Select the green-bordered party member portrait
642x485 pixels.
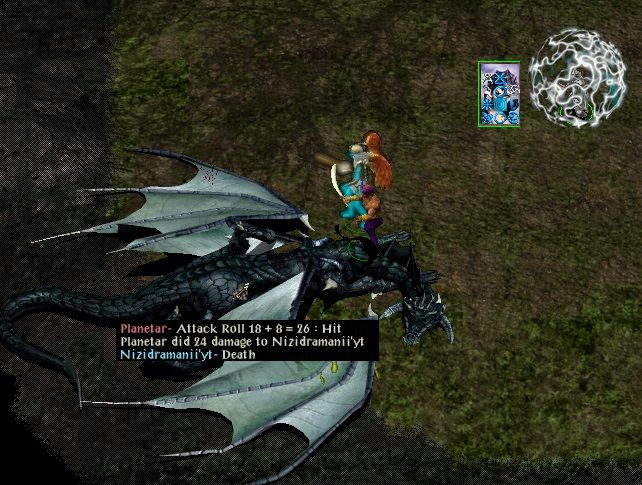click(499, 93)
